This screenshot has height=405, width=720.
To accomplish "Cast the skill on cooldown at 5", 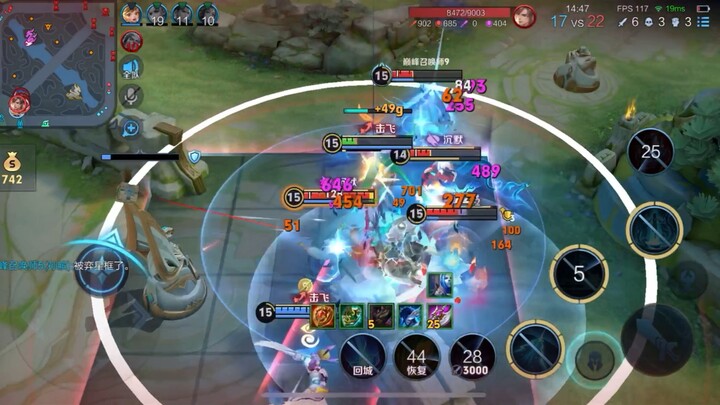I will [x=579, y=272].
